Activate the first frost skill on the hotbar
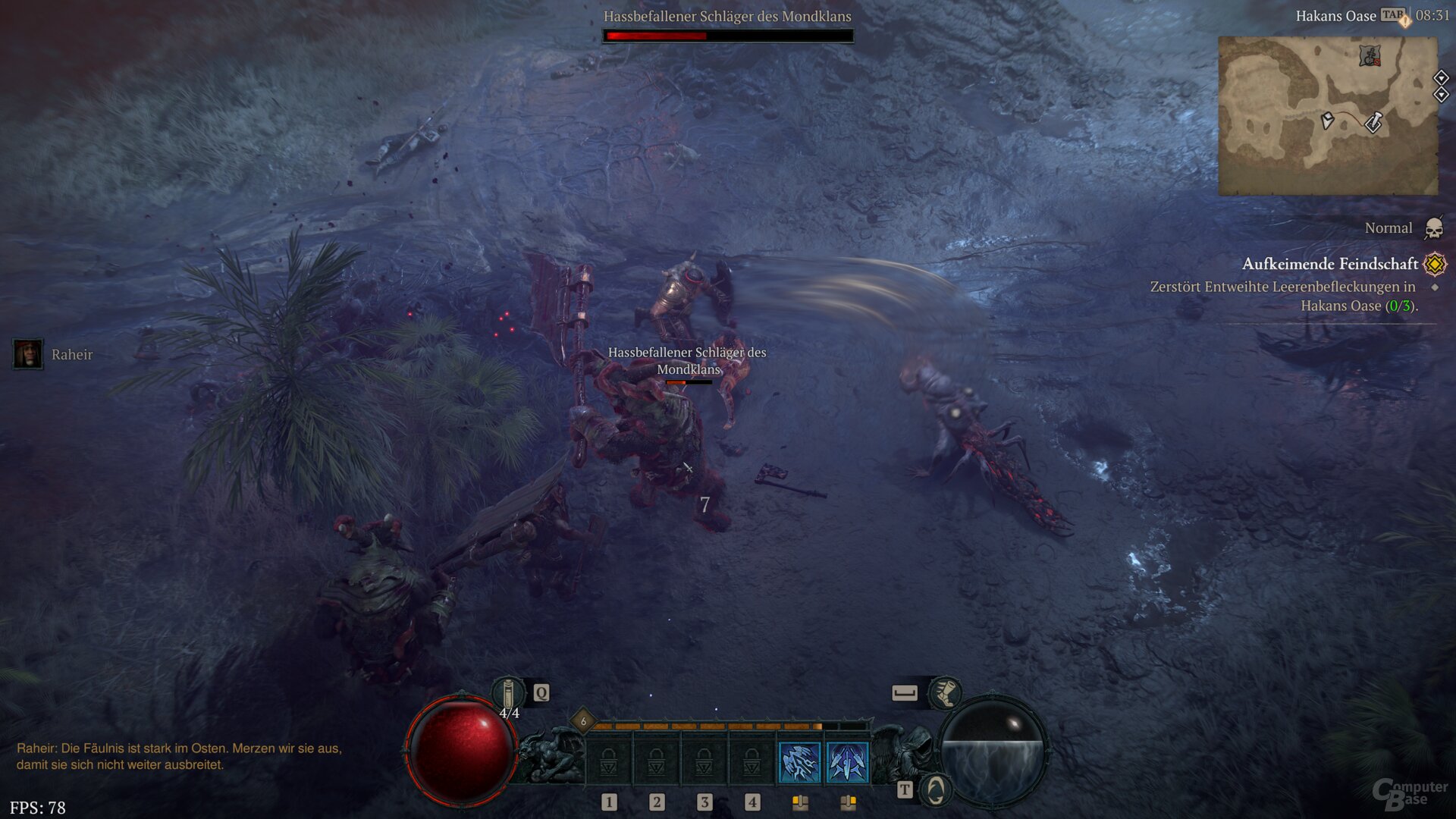The image size is (1456, 819). pyautogui.click(x=799, y=762)
